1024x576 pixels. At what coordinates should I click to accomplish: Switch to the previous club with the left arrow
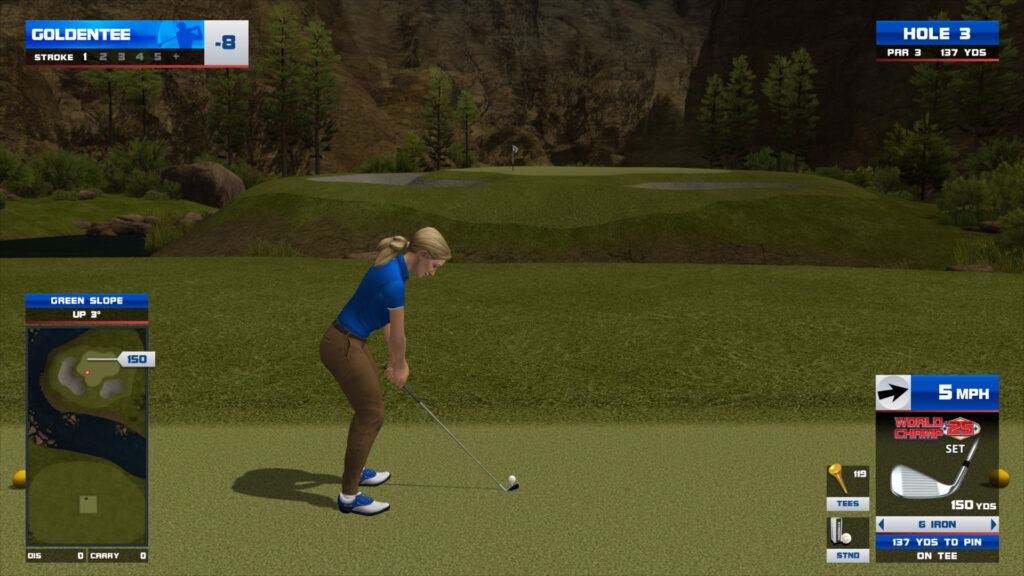click(x=882, y=524)
